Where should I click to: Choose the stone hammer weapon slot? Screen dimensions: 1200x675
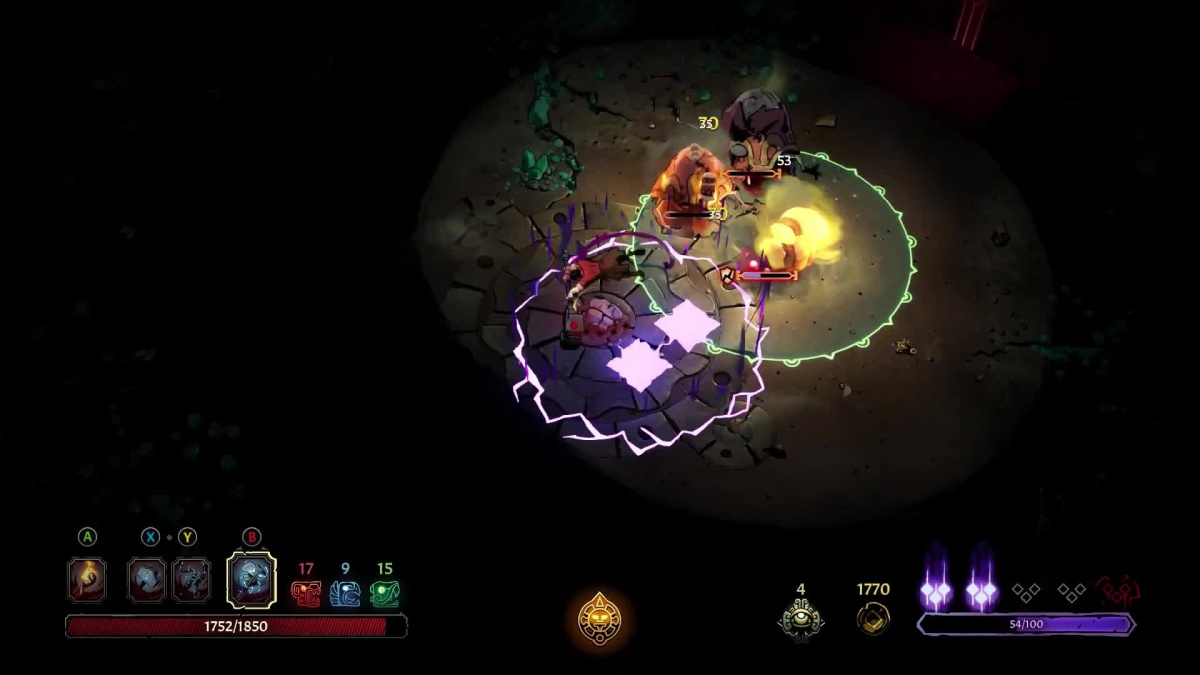pyautogui.click(x=147, y=579)
